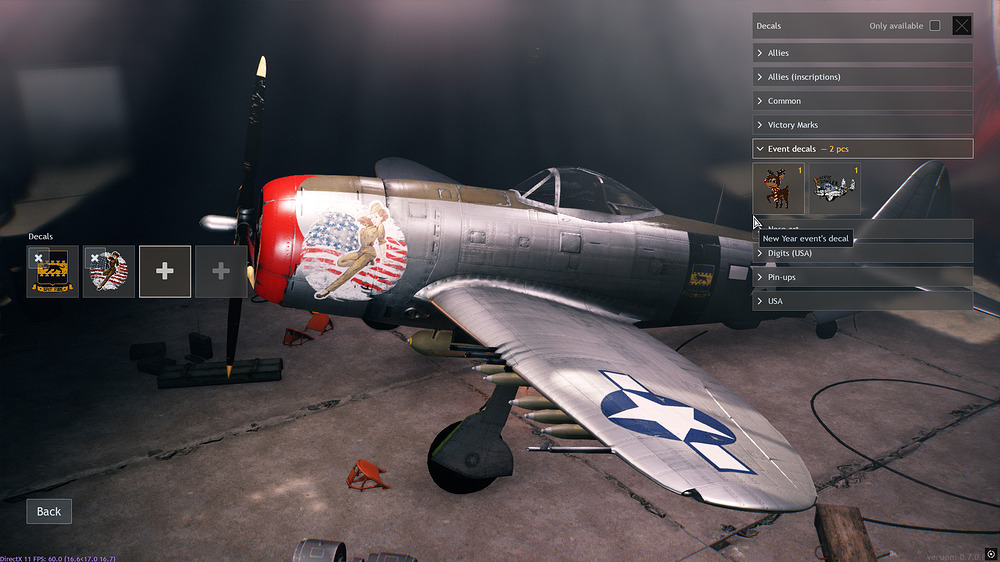Expand the Digits (USA) category
Screen dimensions: 1000x562
click(862, 253)
